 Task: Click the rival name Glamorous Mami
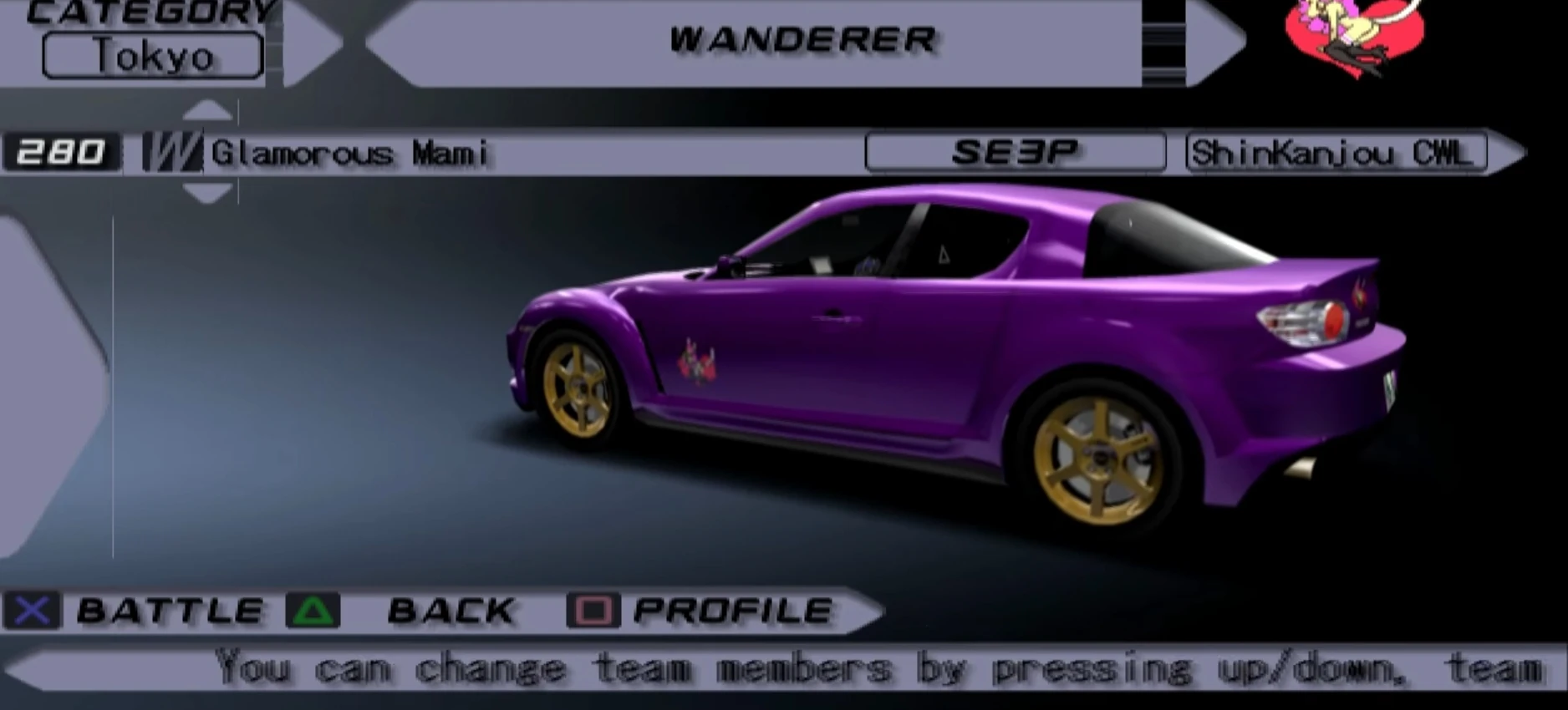pyautogui.click(x=351, y=153)
